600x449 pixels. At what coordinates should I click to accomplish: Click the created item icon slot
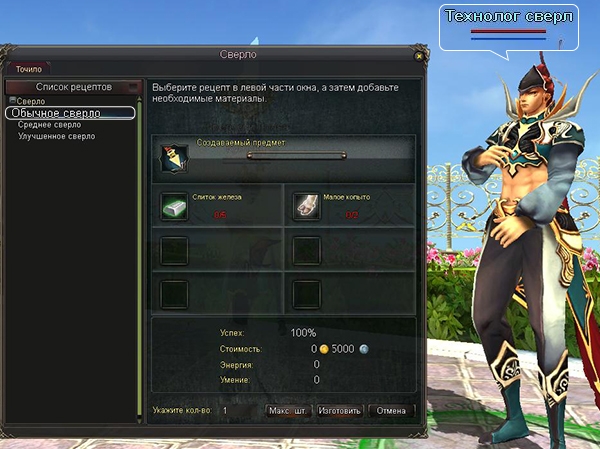point(176,156)
